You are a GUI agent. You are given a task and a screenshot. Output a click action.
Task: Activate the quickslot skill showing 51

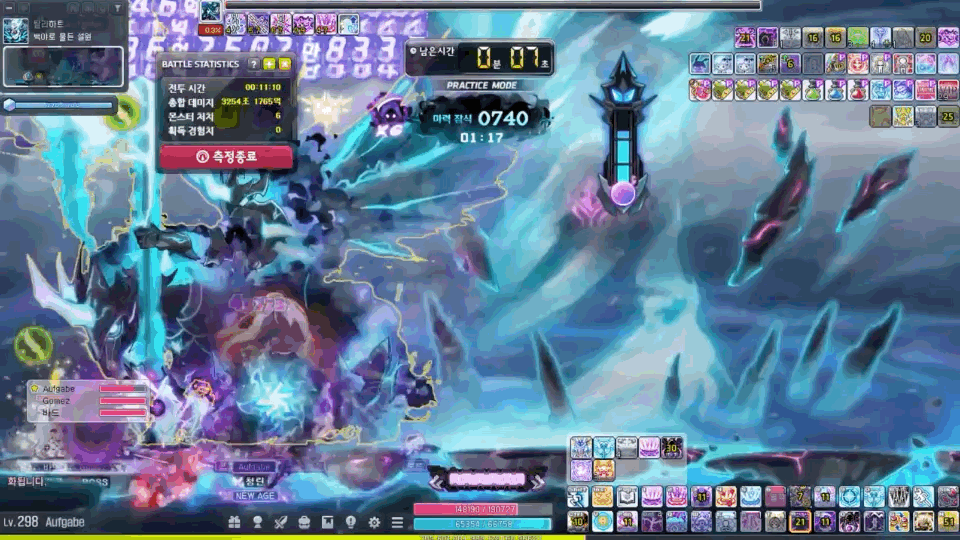946,521
